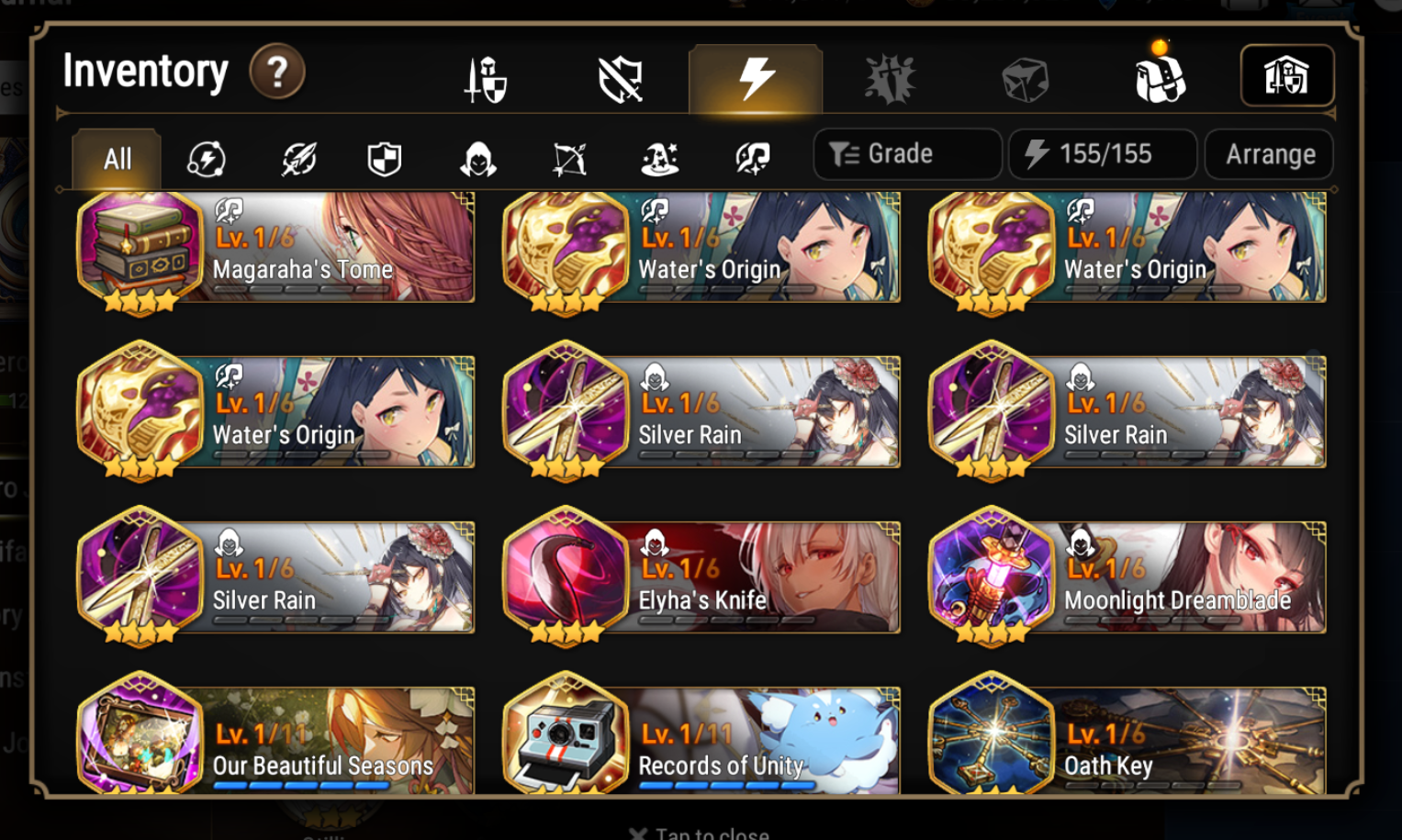Image resolution: width=1402 pixels, height=840 pixels.
Task: Select the Equipment sword-and-shield tab
Action: tap(485, 78)
